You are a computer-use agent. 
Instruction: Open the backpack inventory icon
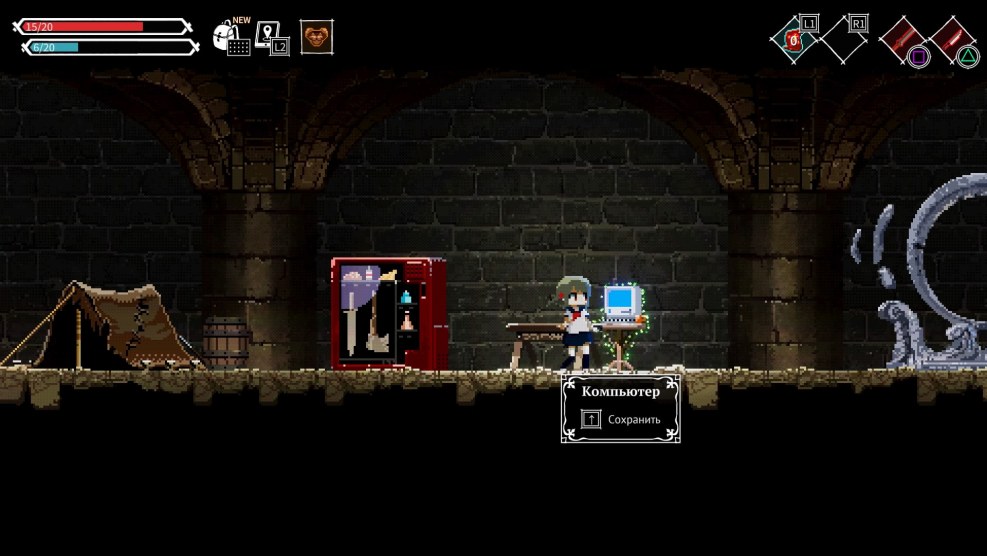pos(230,37)
